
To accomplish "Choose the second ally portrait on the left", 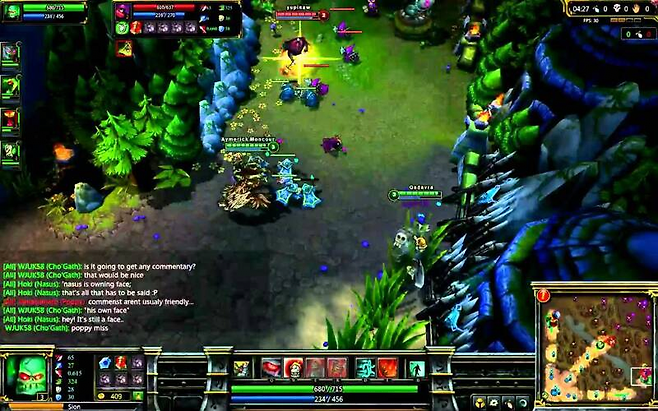I will point(10,86).
